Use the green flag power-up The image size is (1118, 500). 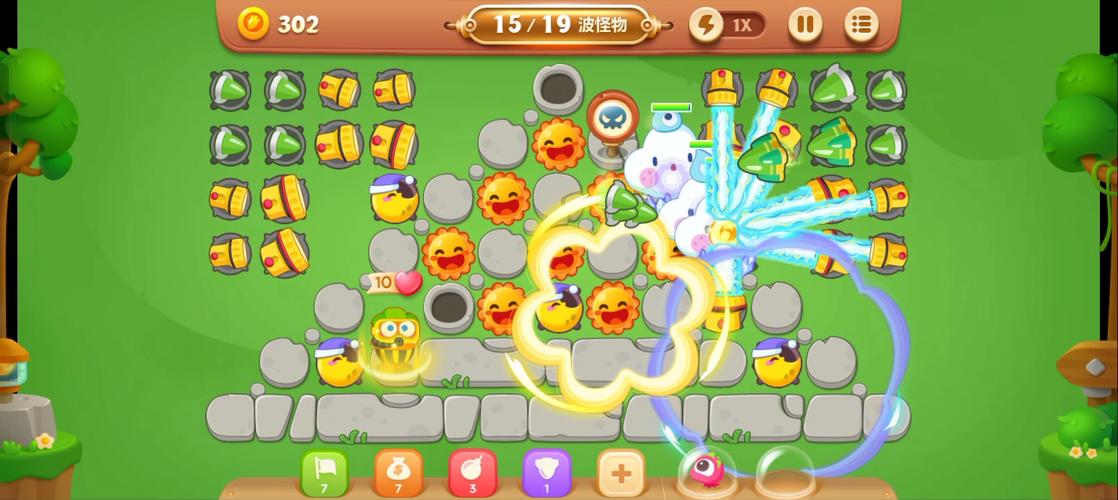pos(324,472)
